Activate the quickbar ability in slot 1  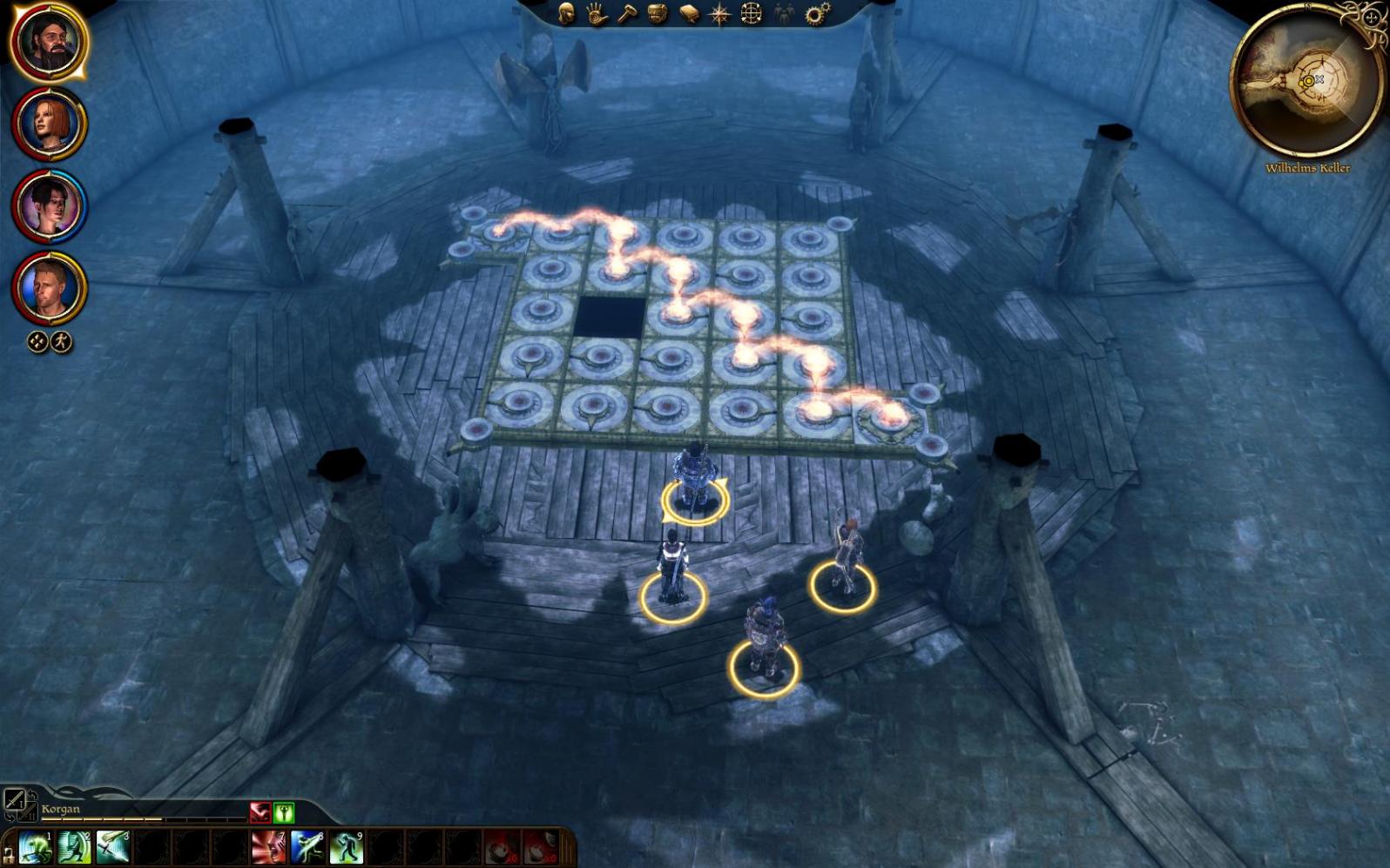36,847
